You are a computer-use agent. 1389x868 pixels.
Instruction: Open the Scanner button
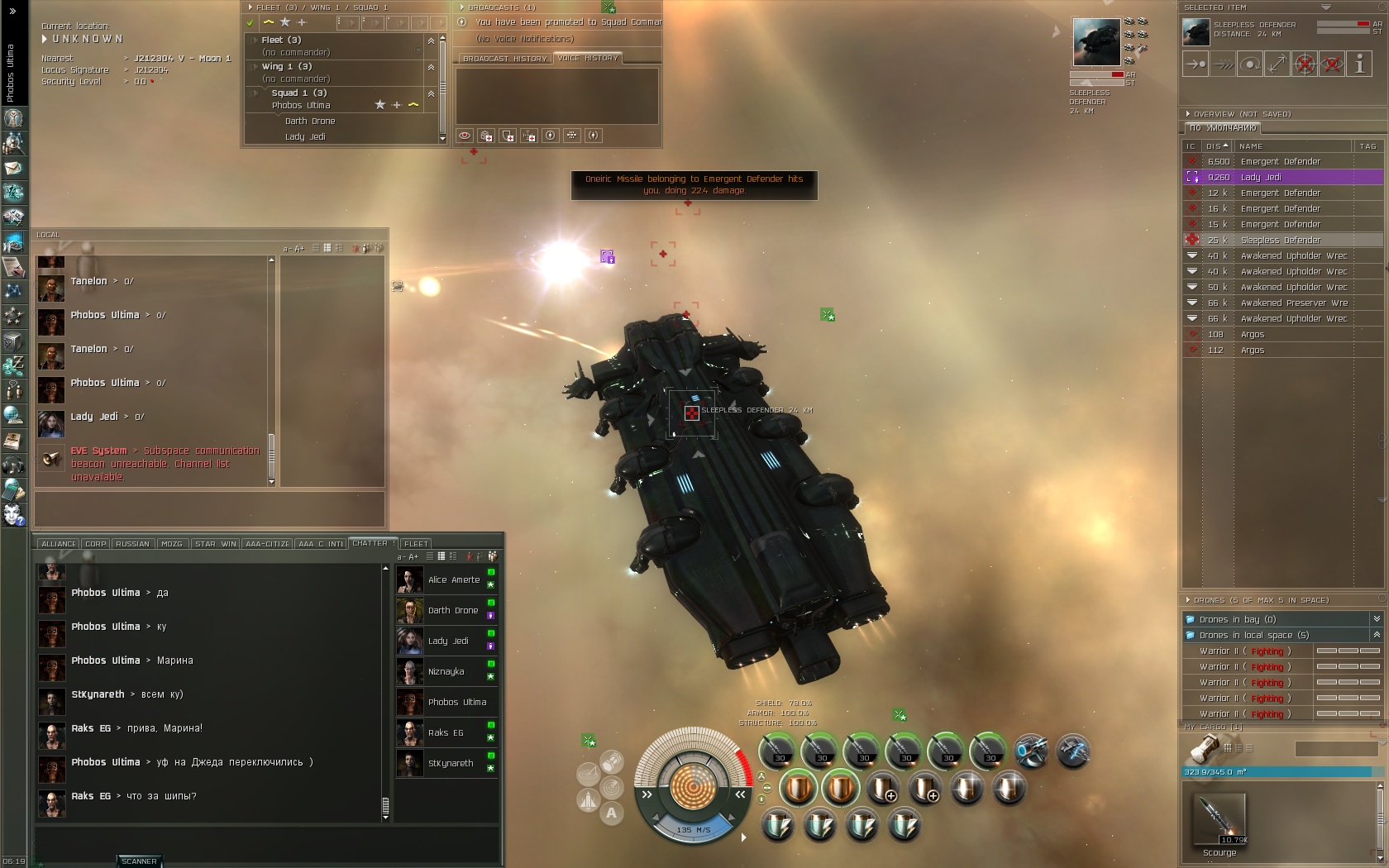139,861
